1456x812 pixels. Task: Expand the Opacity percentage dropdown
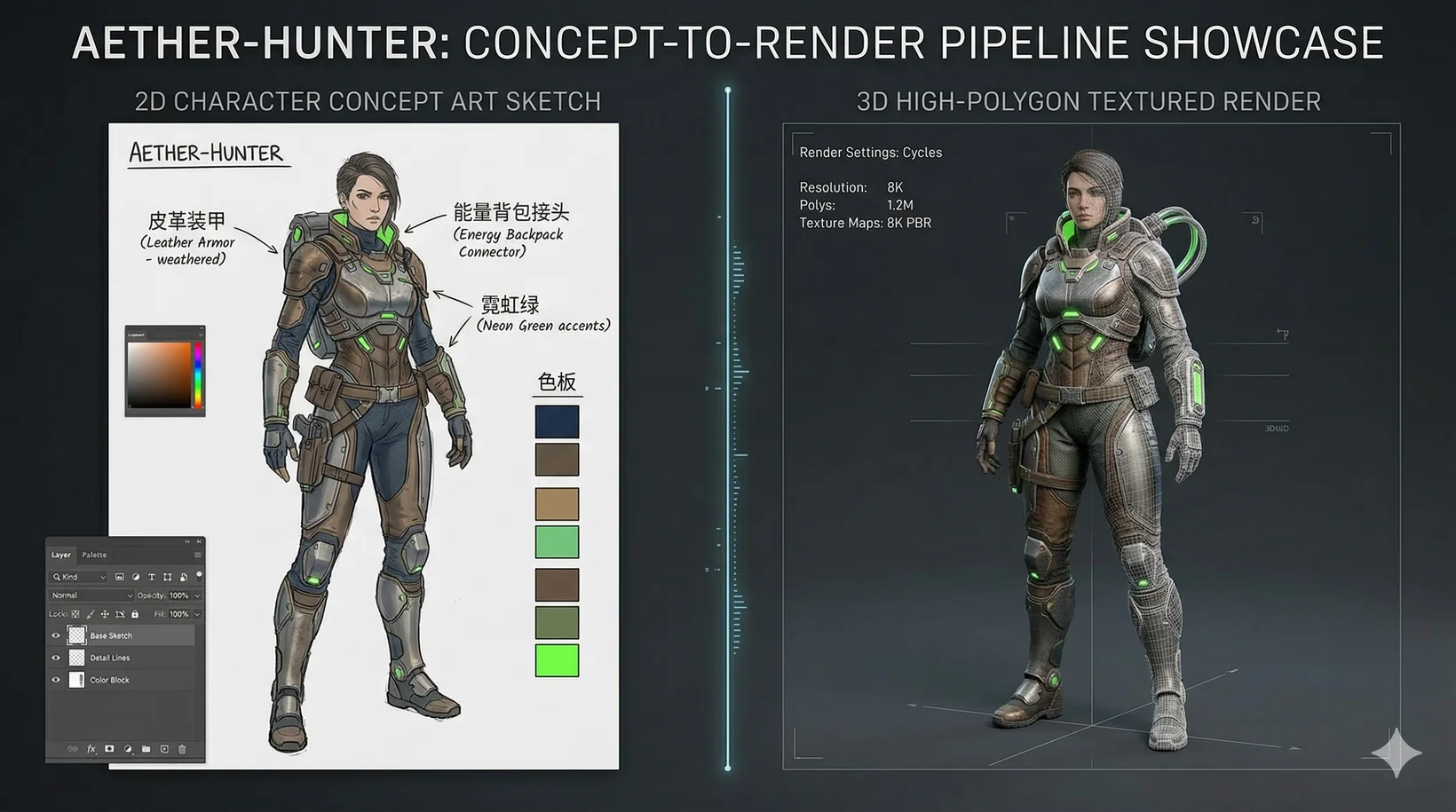pos(196,595)
